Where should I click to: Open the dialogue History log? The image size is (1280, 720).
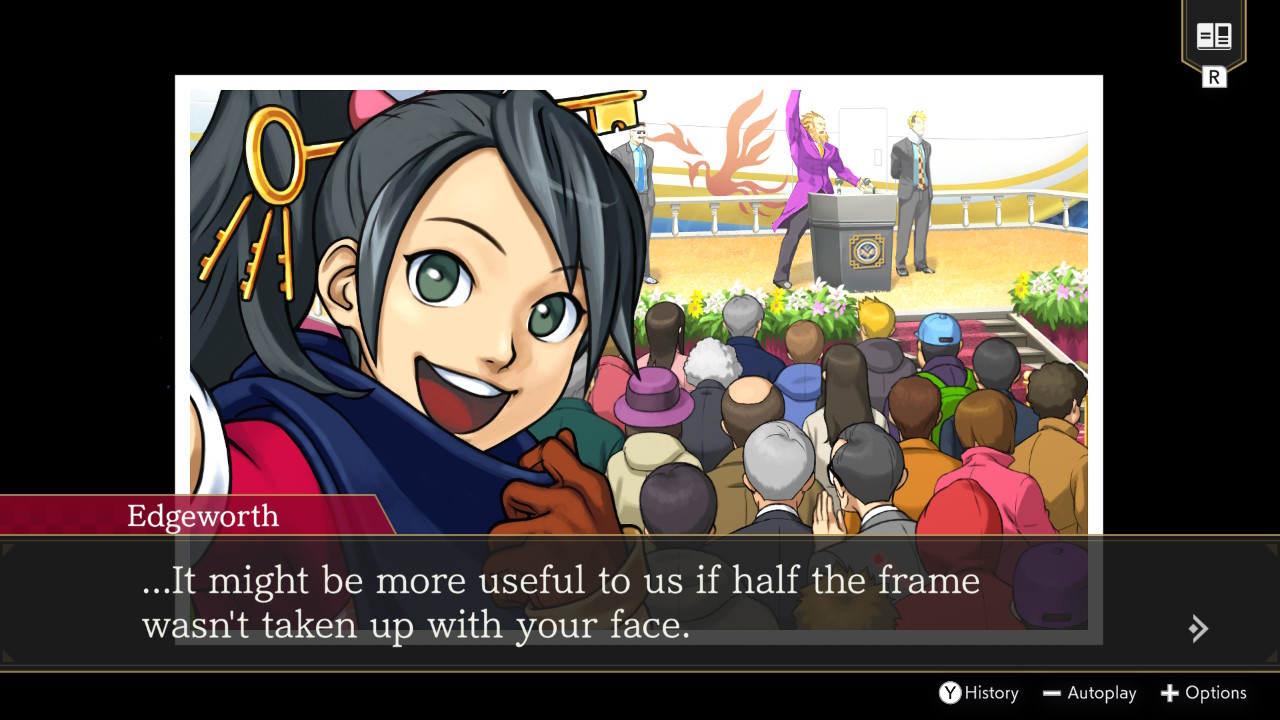(978, 693)
